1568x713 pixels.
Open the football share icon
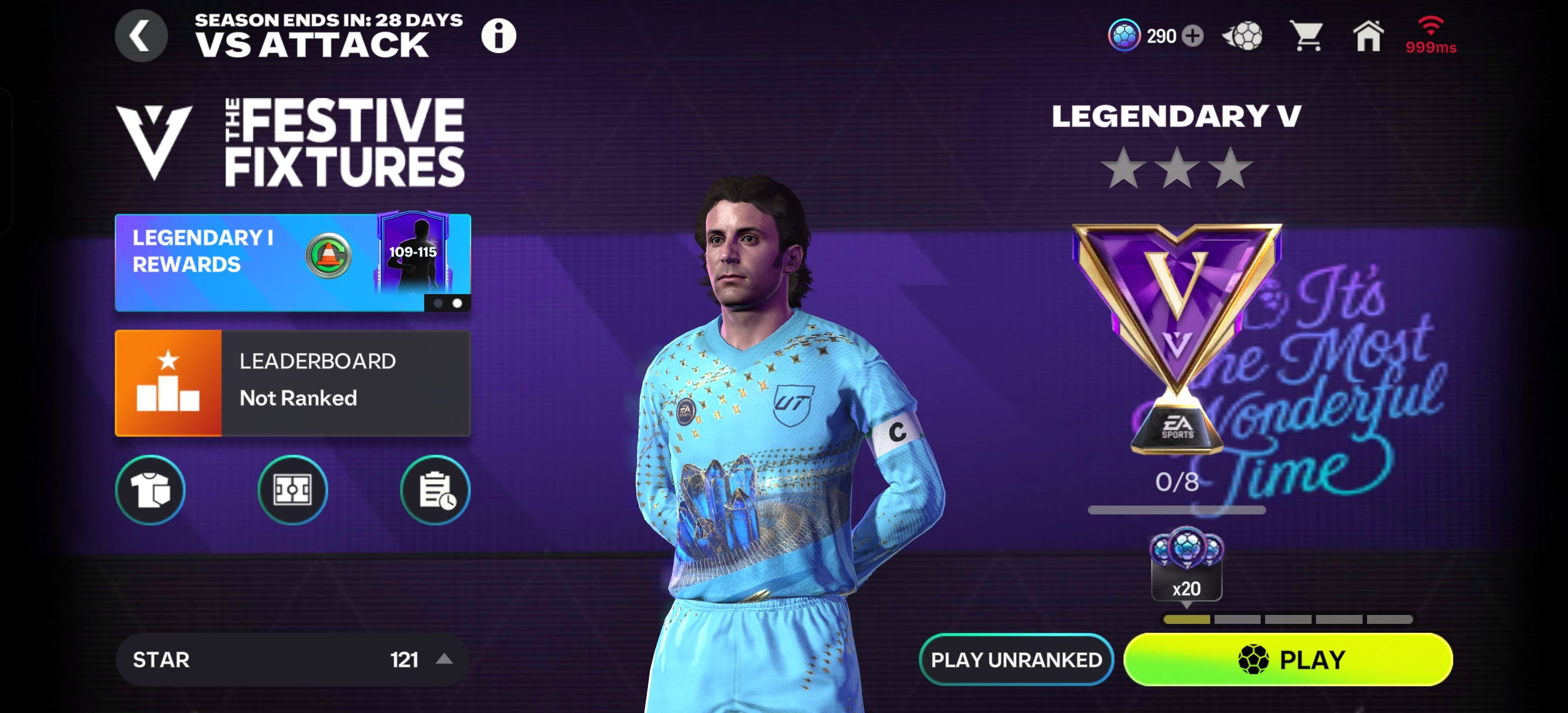(x=1242, y=36)
